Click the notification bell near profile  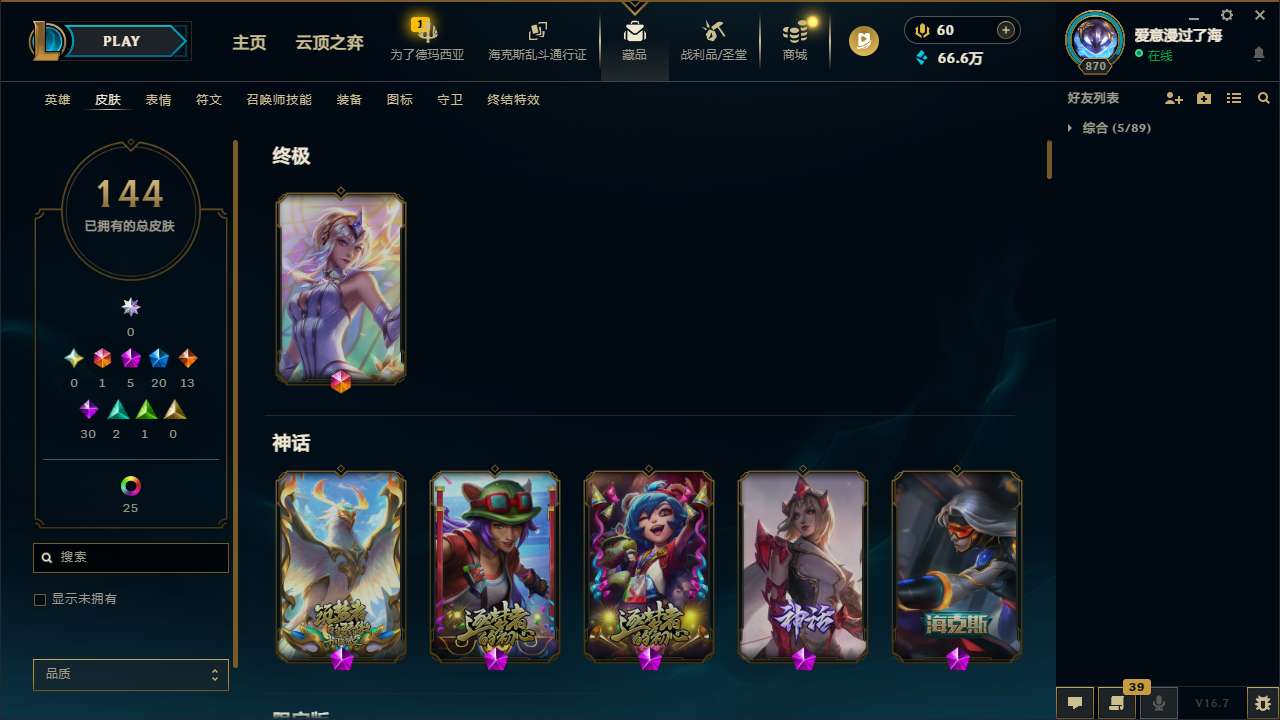tap(1258, 54)
